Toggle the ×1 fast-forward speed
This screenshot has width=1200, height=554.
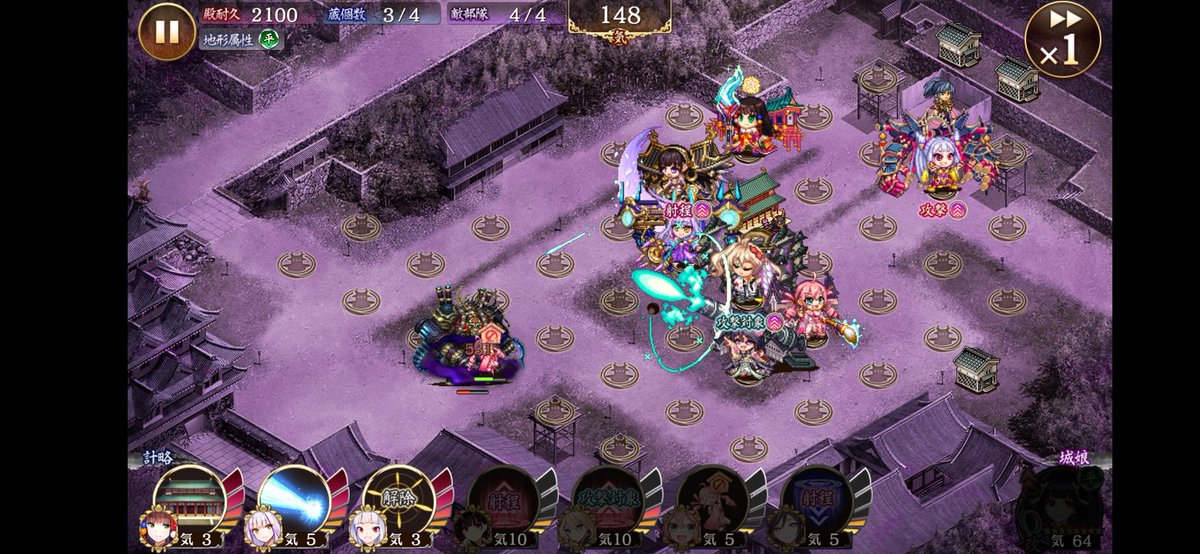click(1062, 40)
